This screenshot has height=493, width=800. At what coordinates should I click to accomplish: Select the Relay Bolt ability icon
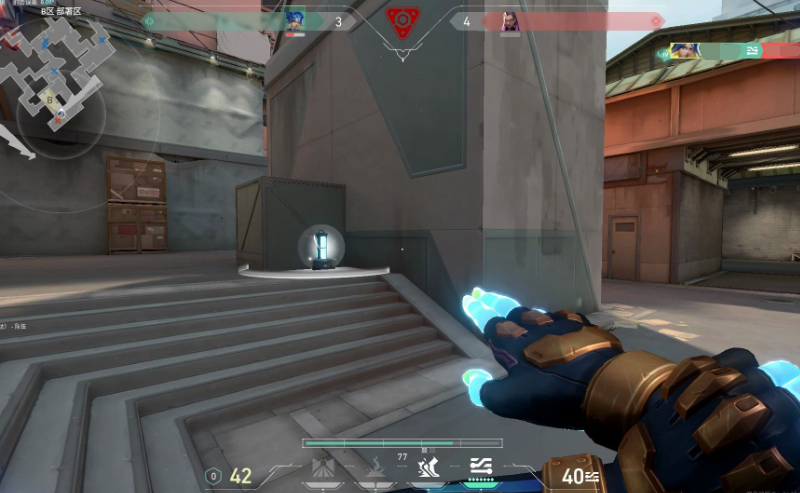coord(375,467)
